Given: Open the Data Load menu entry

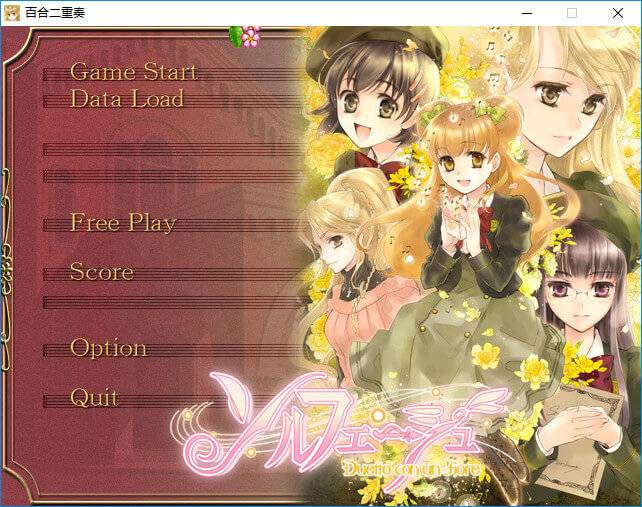Looking at the screenshot, I should tap(126, 99).
